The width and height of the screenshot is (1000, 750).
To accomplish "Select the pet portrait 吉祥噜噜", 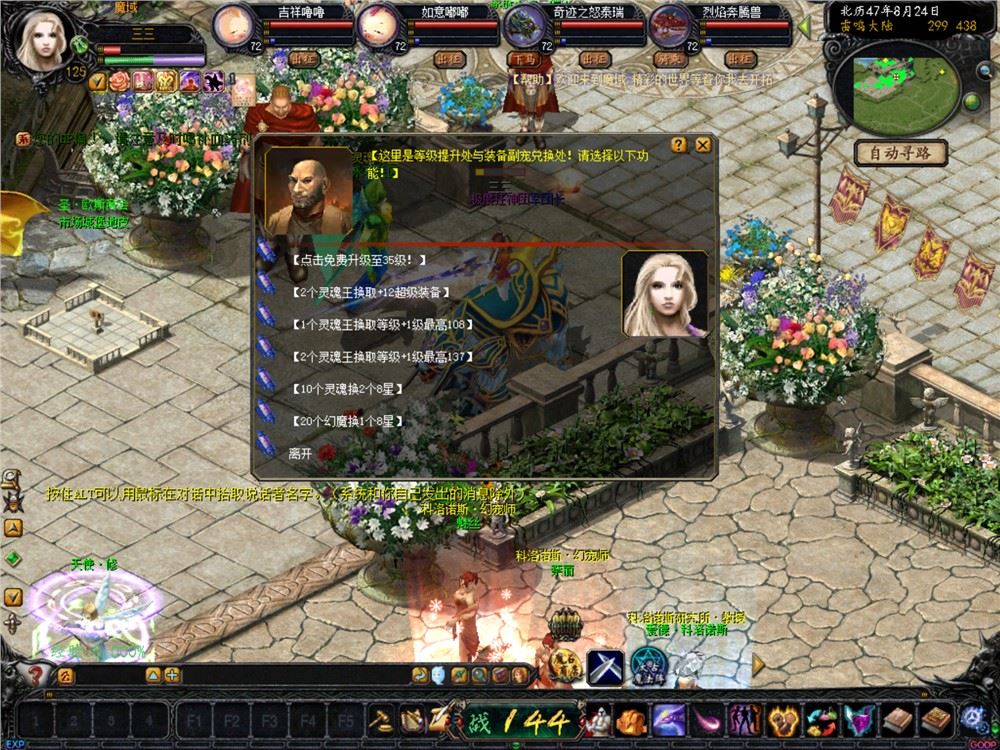I will 235,24.
